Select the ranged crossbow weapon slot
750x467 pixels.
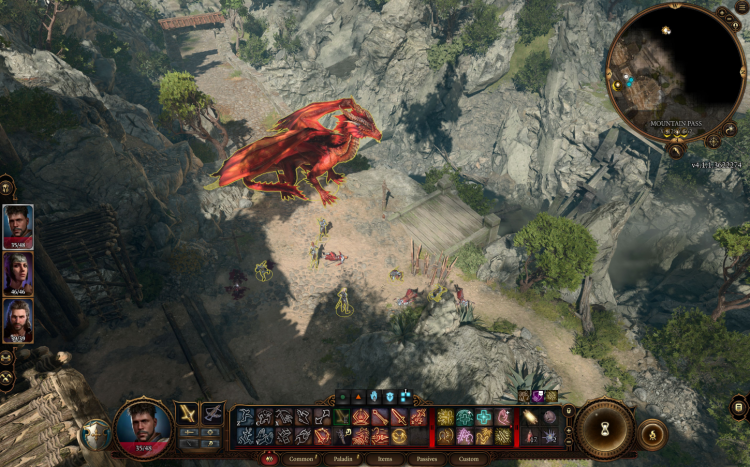tap(212, 413)
